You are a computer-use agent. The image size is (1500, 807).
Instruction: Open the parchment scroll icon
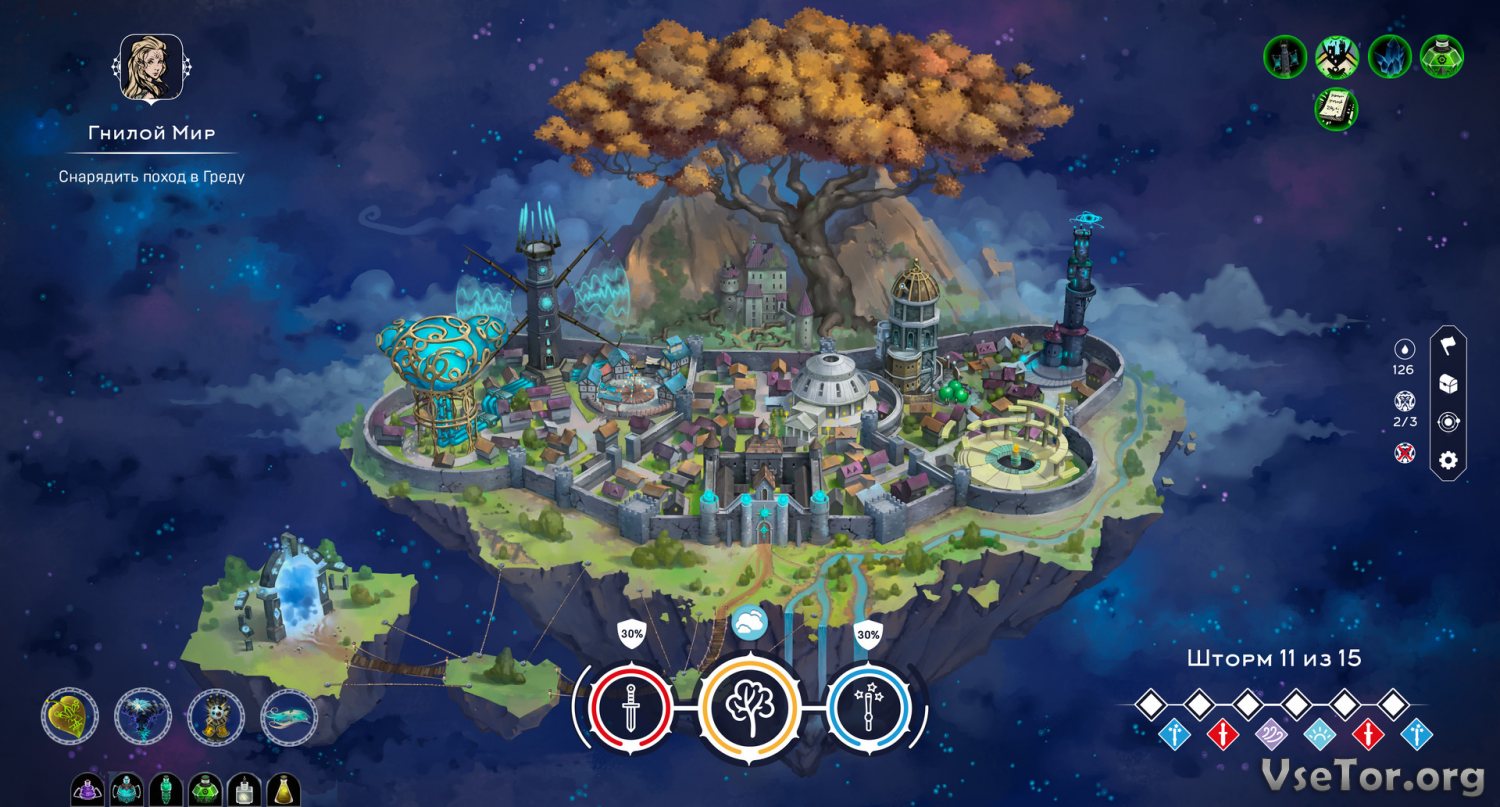[x=1336, y=108]
